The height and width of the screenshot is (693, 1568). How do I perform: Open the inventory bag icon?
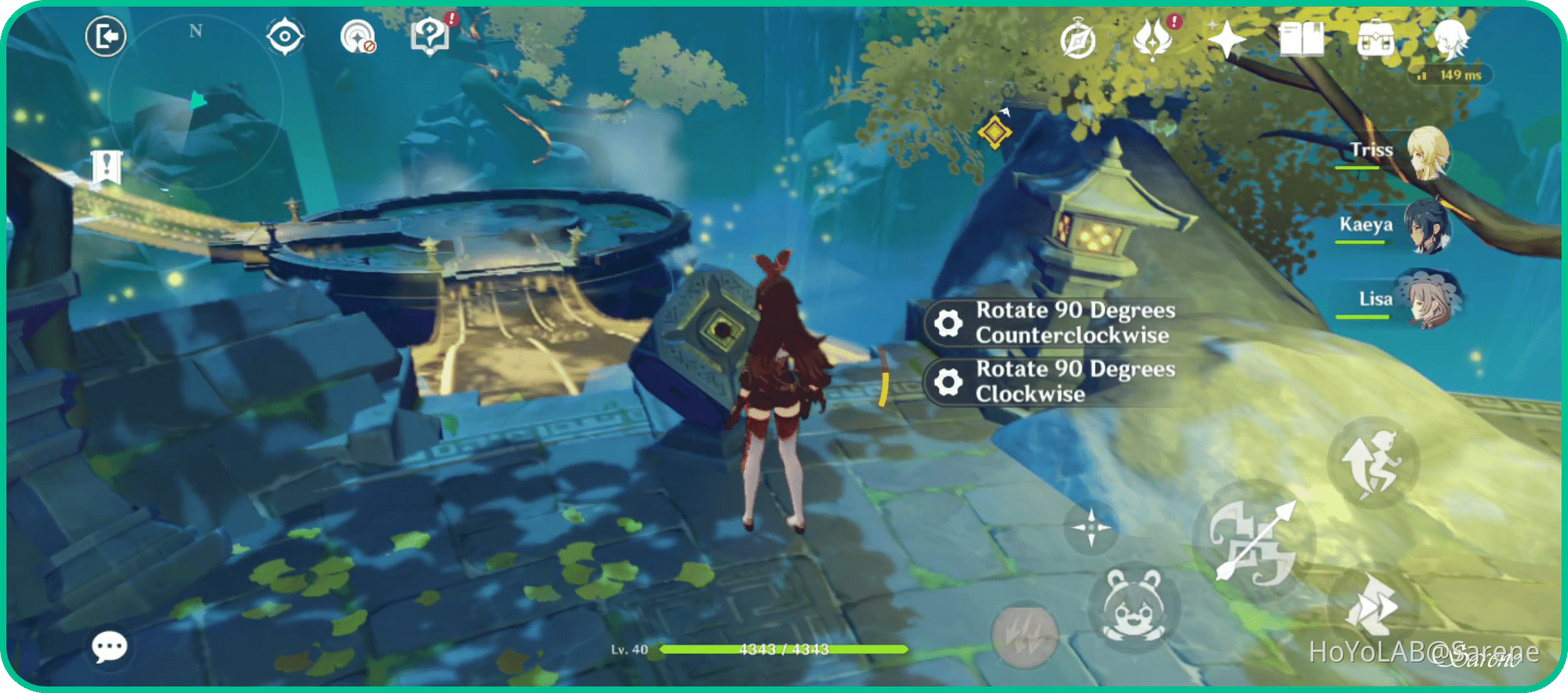1375,38
